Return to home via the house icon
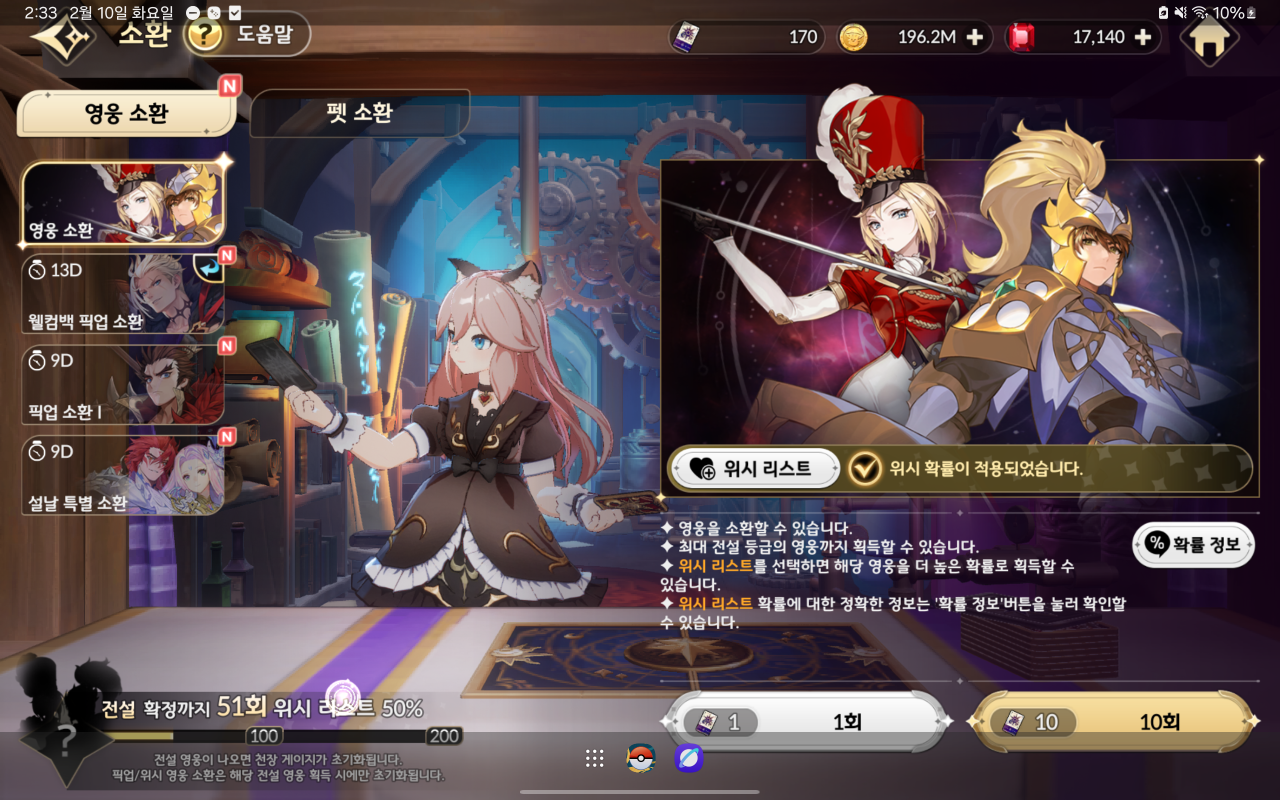This screenshot has width=1280, height=800. (1209, 41)
